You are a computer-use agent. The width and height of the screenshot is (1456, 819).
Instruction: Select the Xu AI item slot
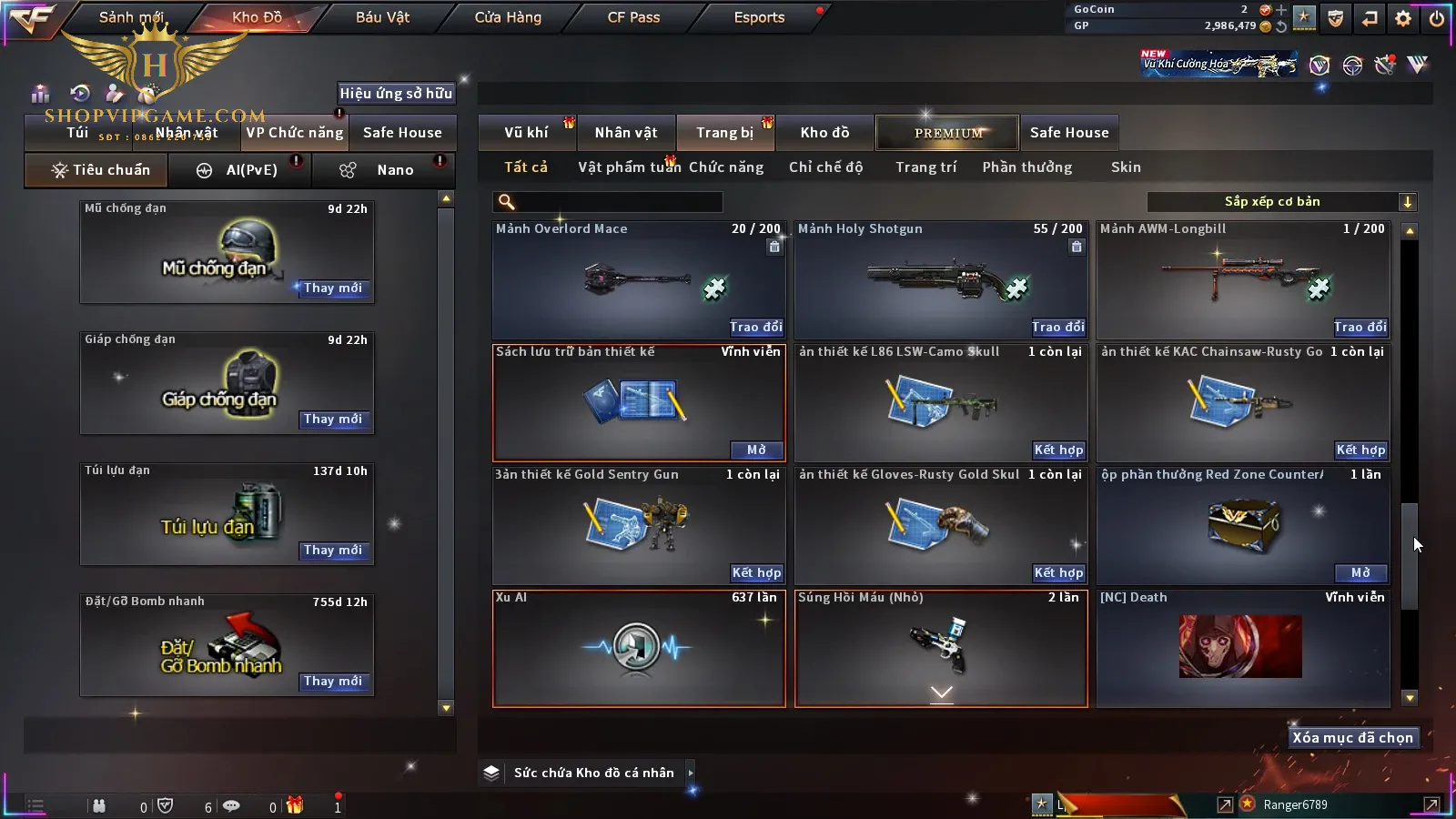(x=638, y=648)
